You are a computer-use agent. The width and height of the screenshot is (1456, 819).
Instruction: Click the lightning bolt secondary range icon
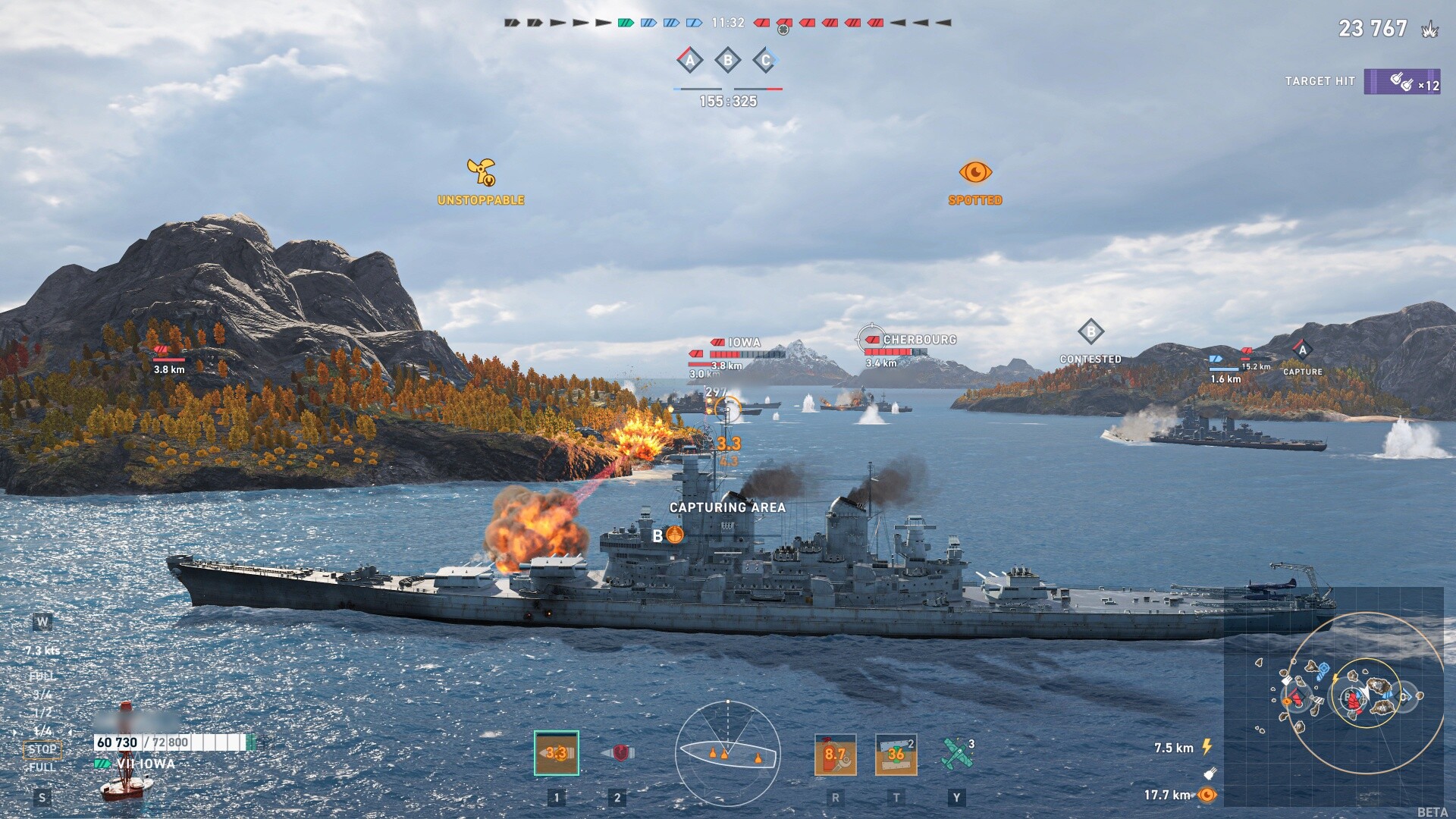point(1207,748)
